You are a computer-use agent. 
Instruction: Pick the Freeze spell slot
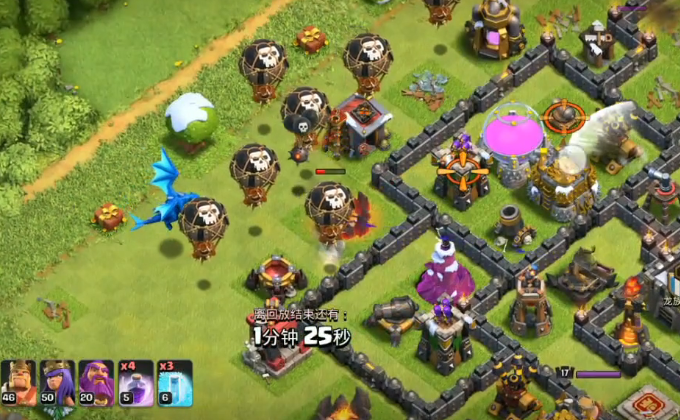point(174,383)
